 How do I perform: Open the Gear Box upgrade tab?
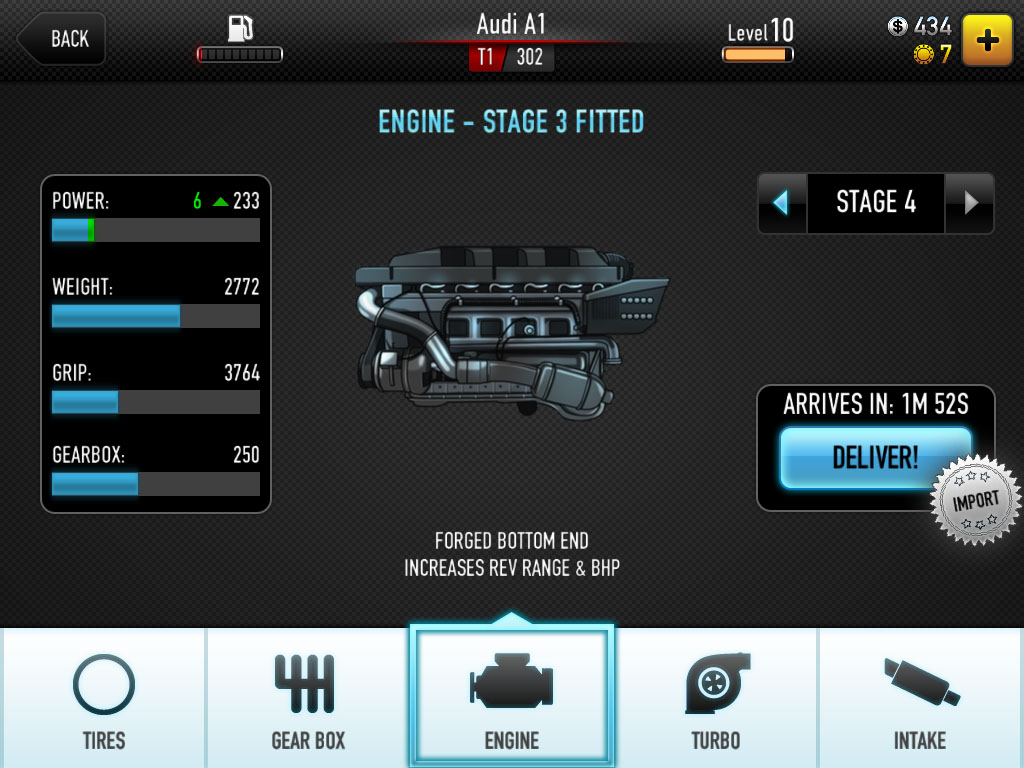pos(308,700)
